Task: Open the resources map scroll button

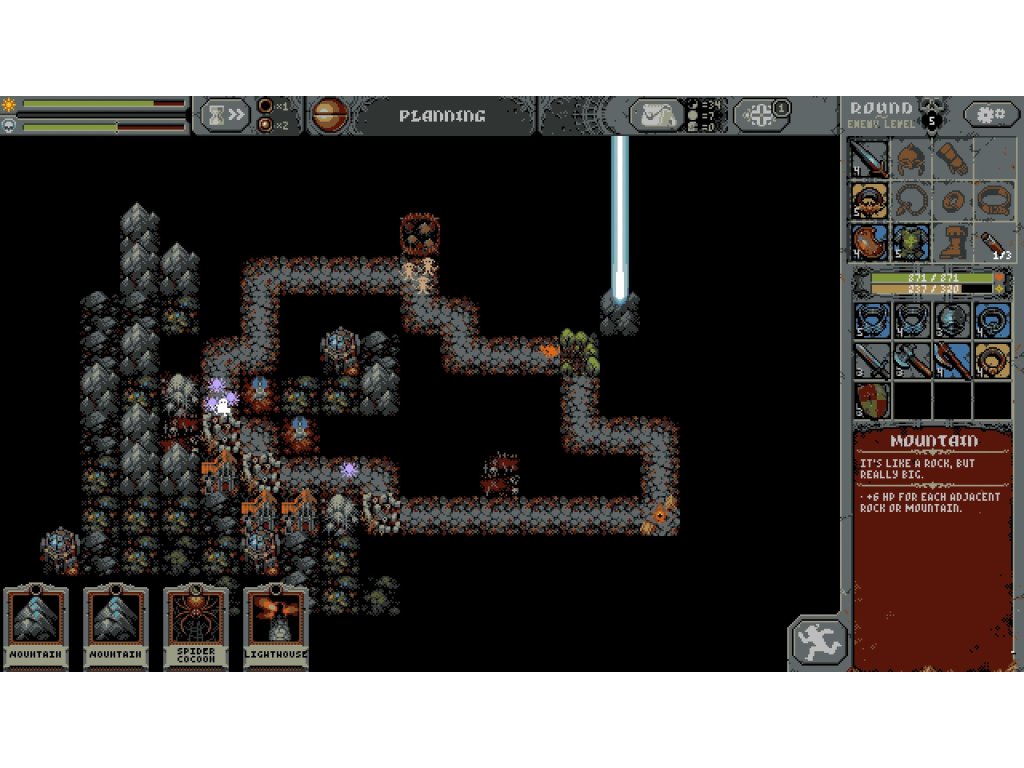Action: [x=656, y=115]
